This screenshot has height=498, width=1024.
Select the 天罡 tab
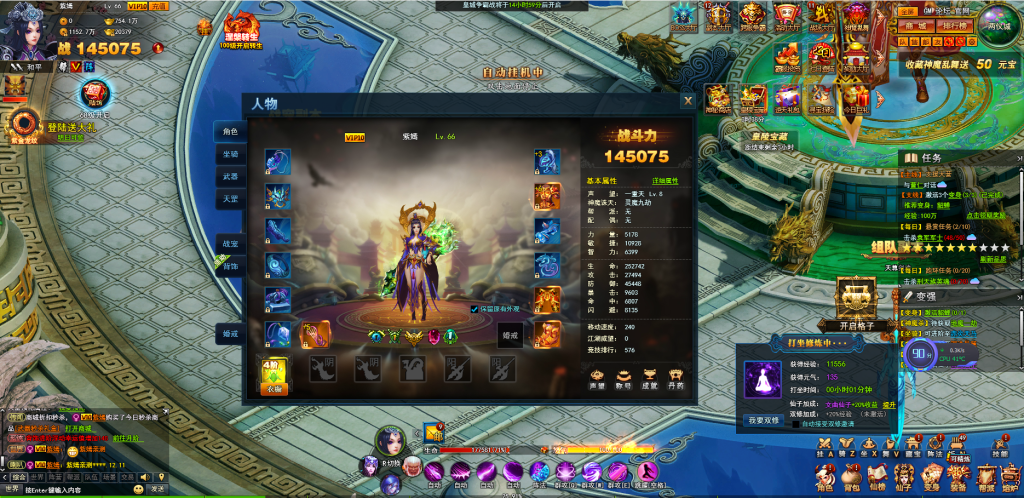click(x=230, y=199)
